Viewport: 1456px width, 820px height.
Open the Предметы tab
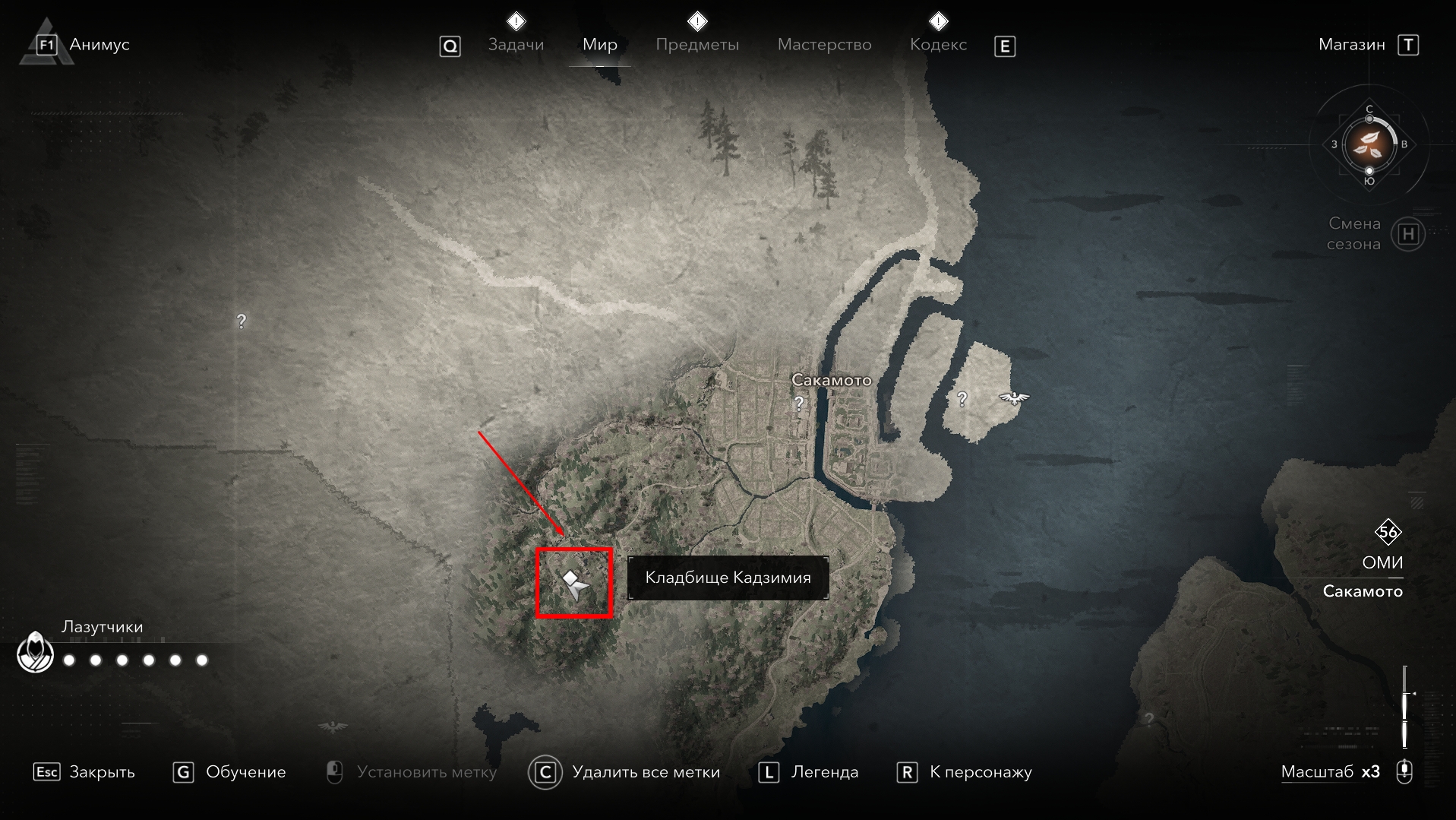(696, 45)
